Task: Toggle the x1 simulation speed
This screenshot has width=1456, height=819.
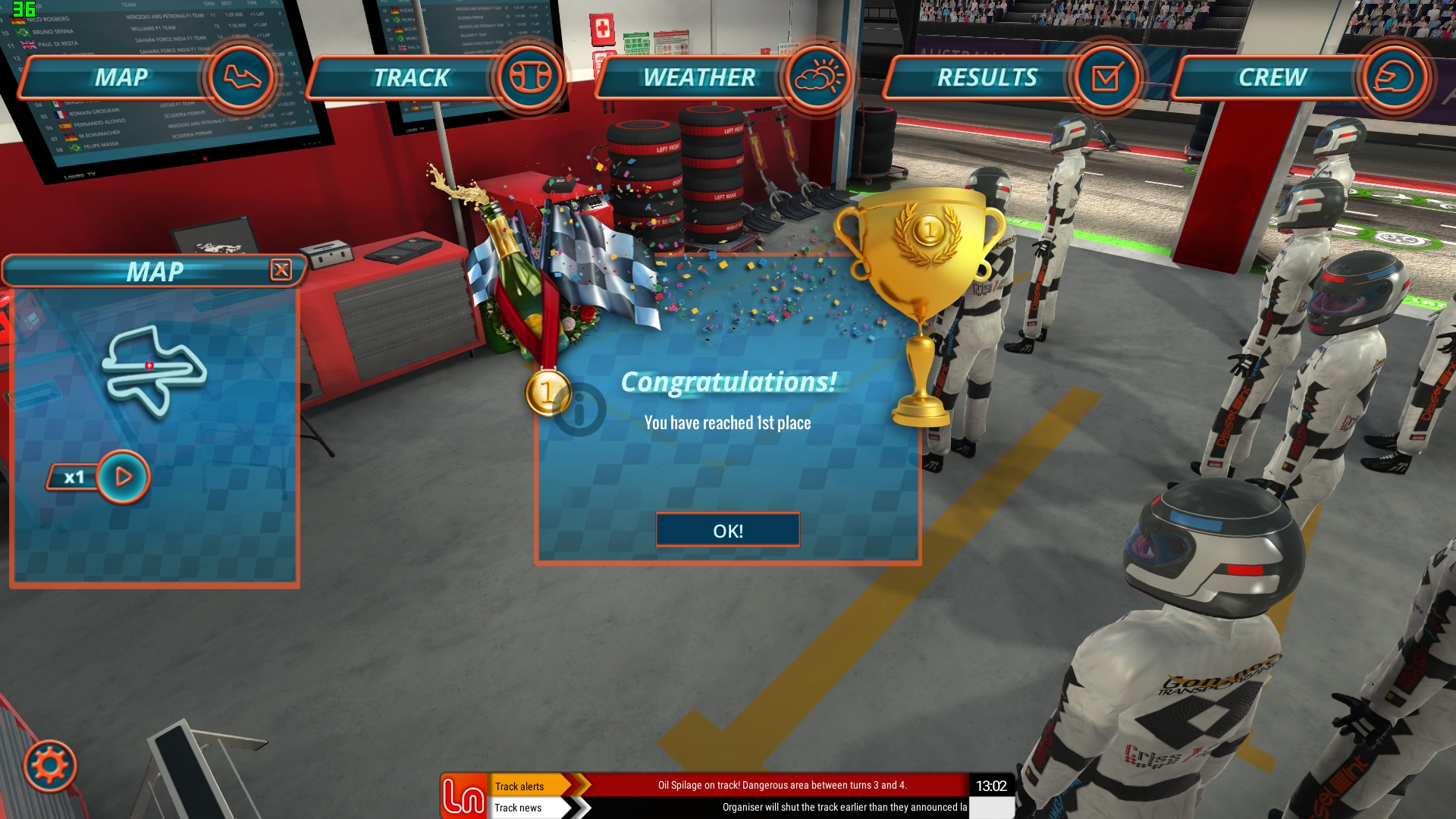Action: tap(75, 476)
